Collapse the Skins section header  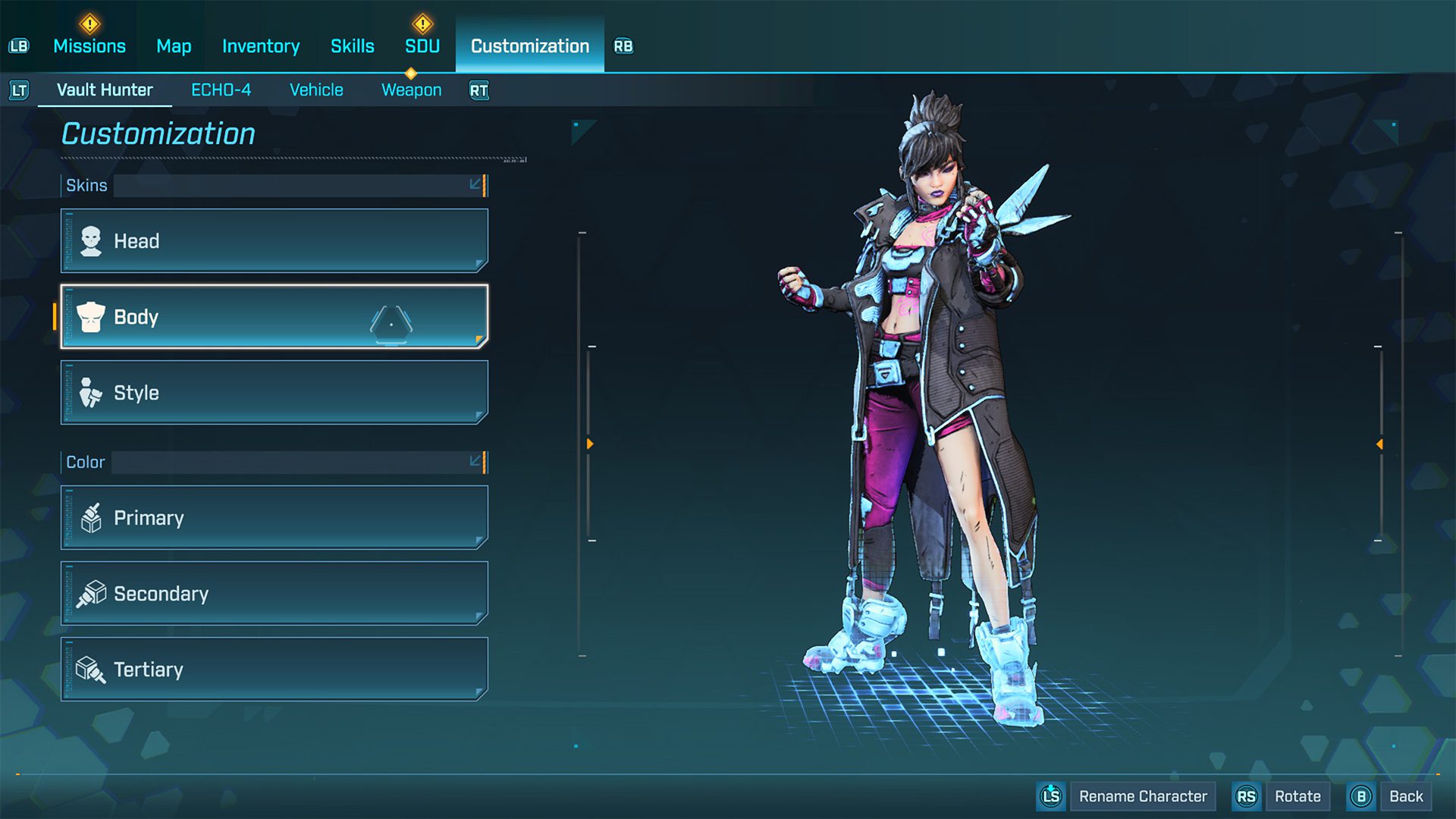pos(475,185)
